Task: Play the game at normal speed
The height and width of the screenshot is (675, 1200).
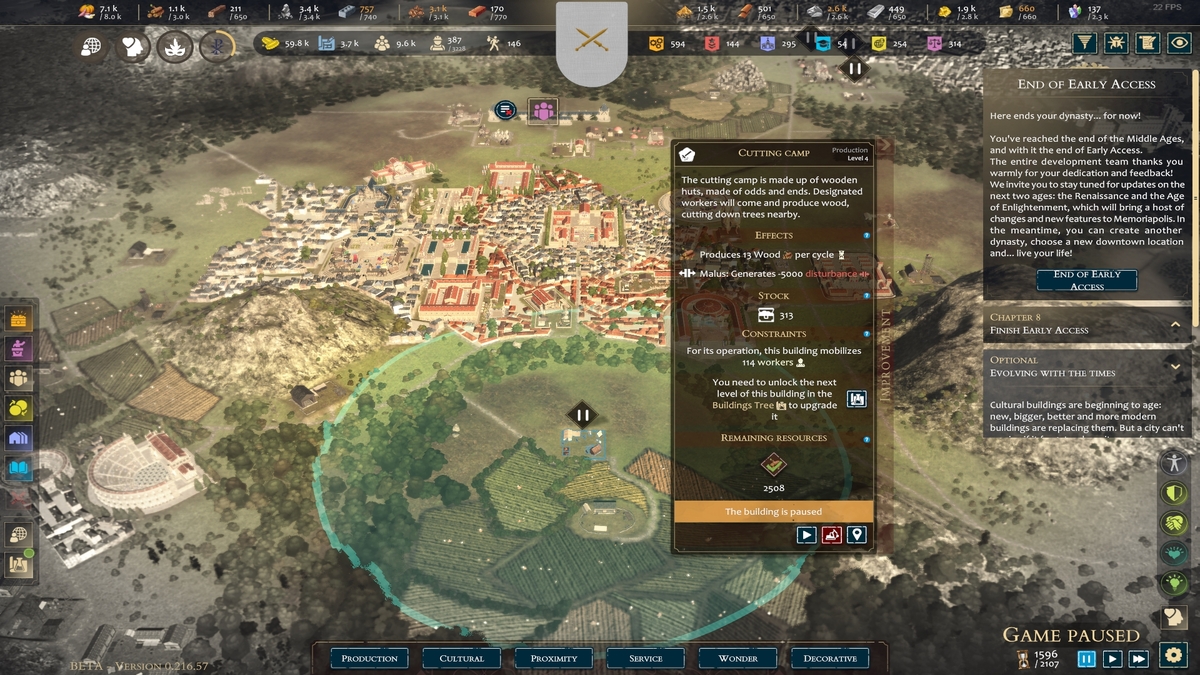Action: (x=1112, y=658)
